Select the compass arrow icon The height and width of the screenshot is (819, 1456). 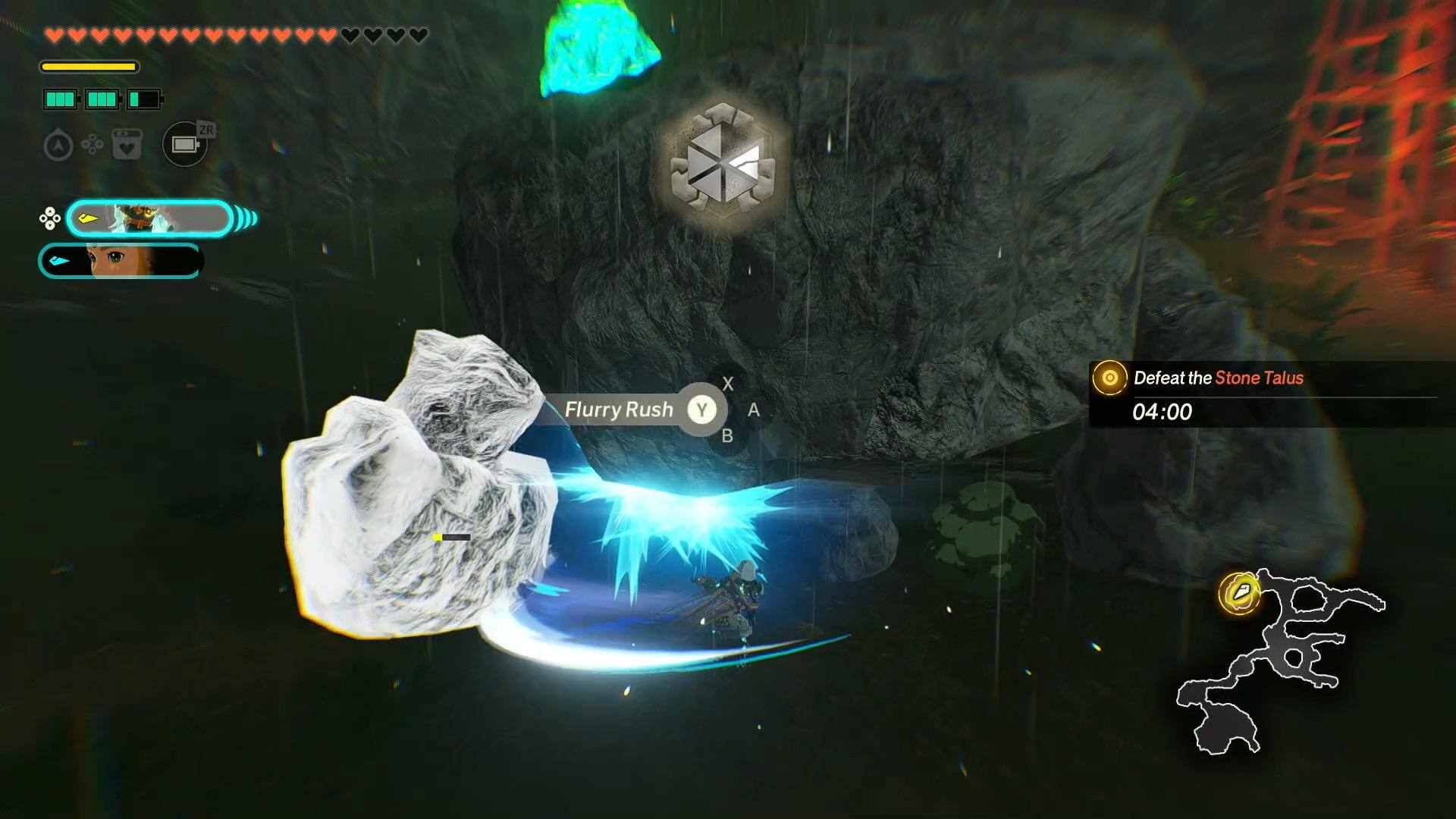point(58,145)
